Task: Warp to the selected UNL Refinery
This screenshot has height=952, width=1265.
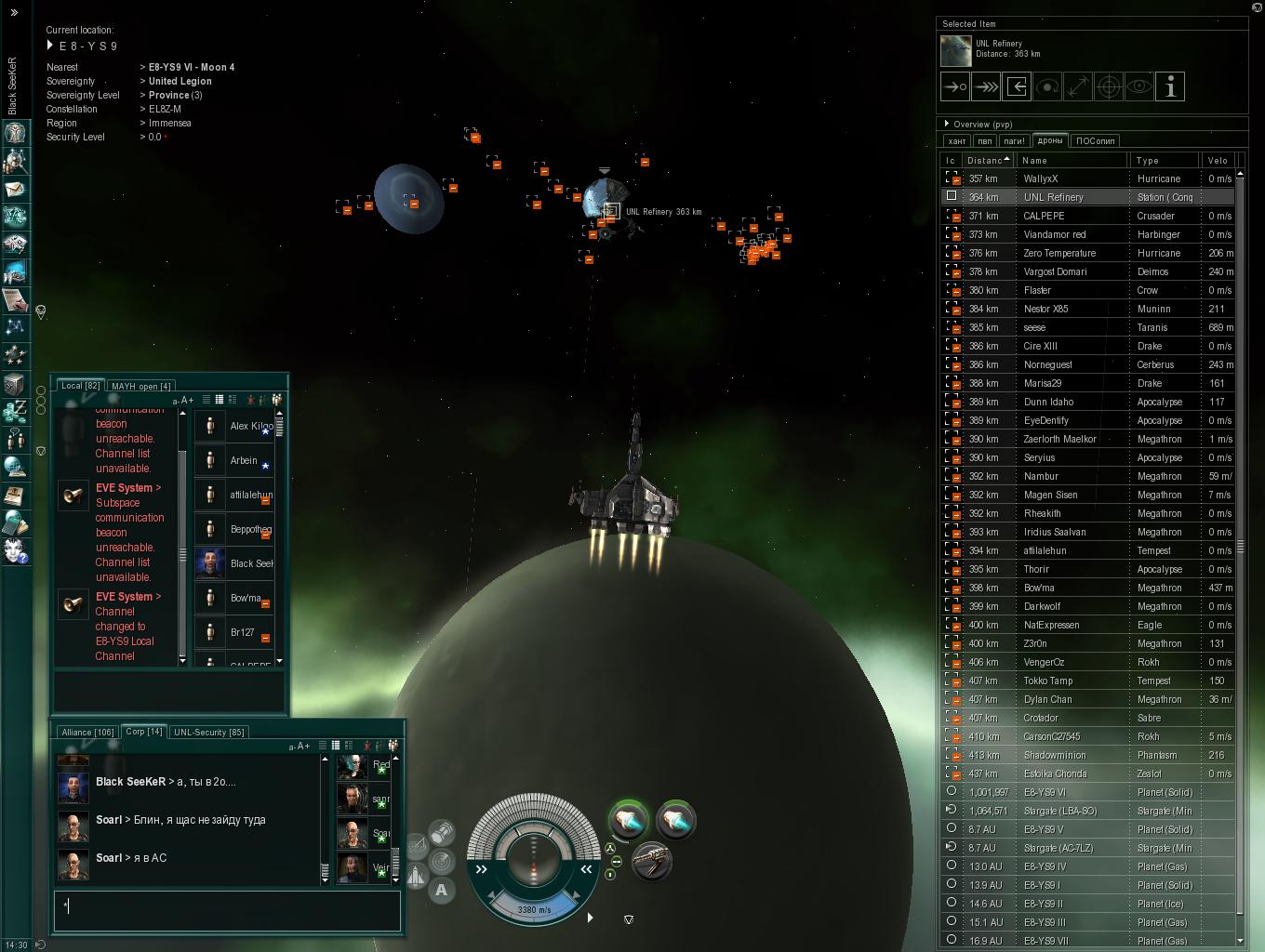Action: pyautogui.click(x=986, y=87)
